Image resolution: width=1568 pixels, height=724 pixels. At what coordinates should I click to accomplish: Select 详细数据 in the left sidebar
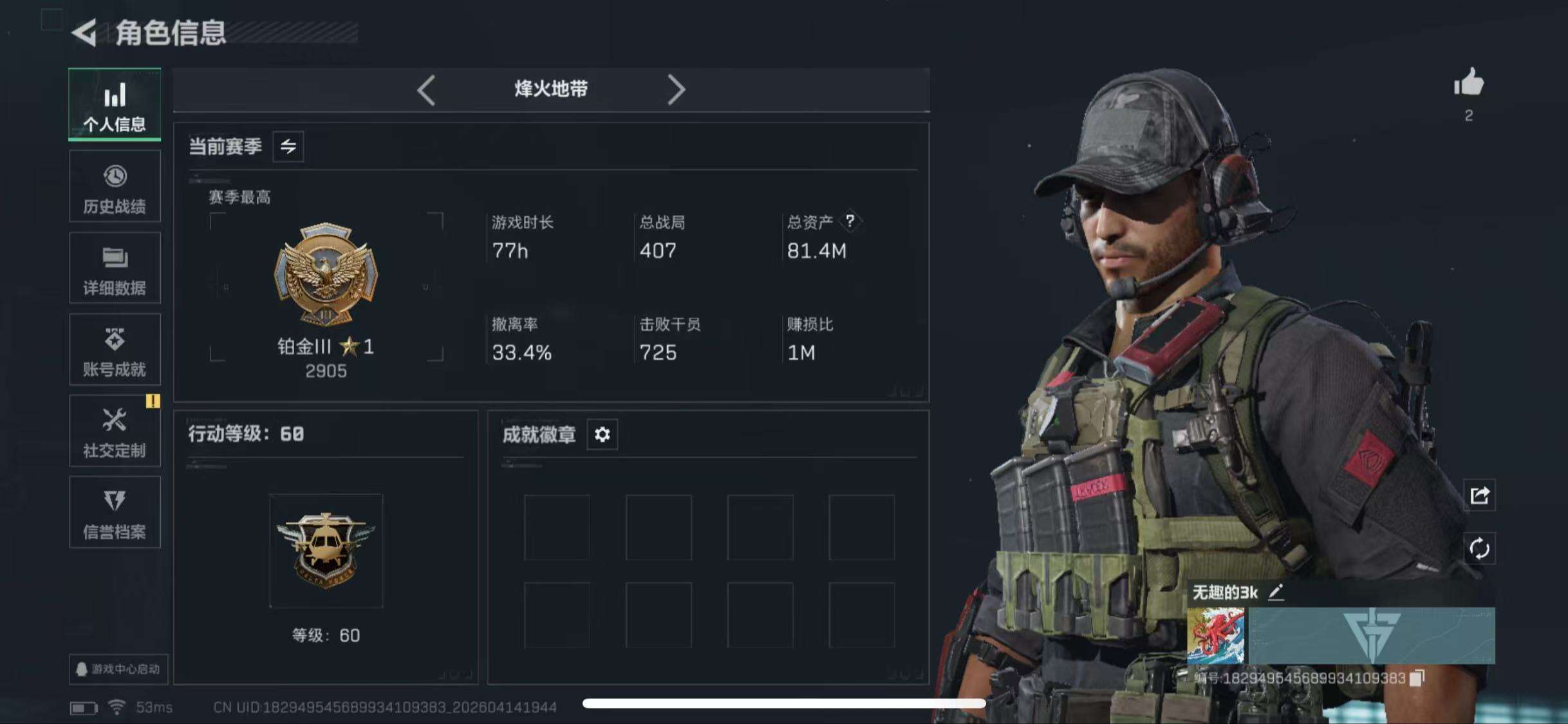pos(114,268)
